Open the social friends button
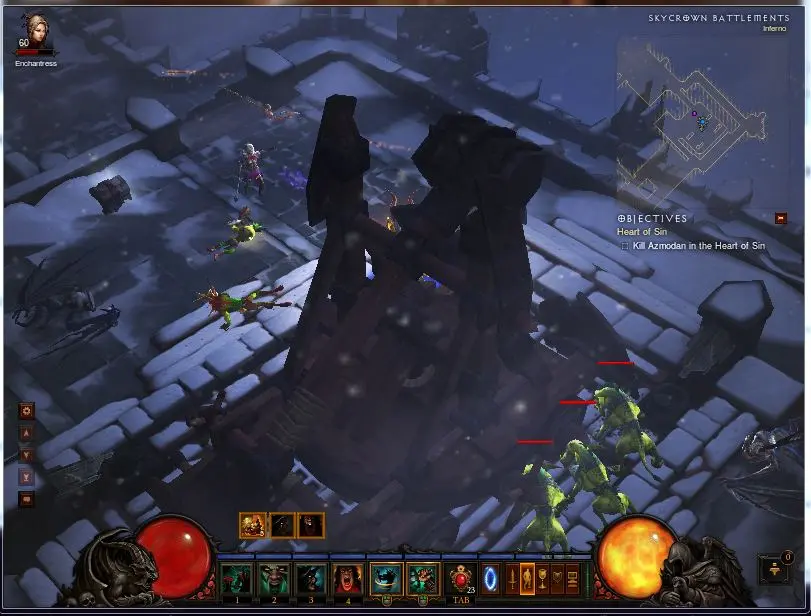Image resolution: width=811 pixels, height=616 pixels. (773, 570)
